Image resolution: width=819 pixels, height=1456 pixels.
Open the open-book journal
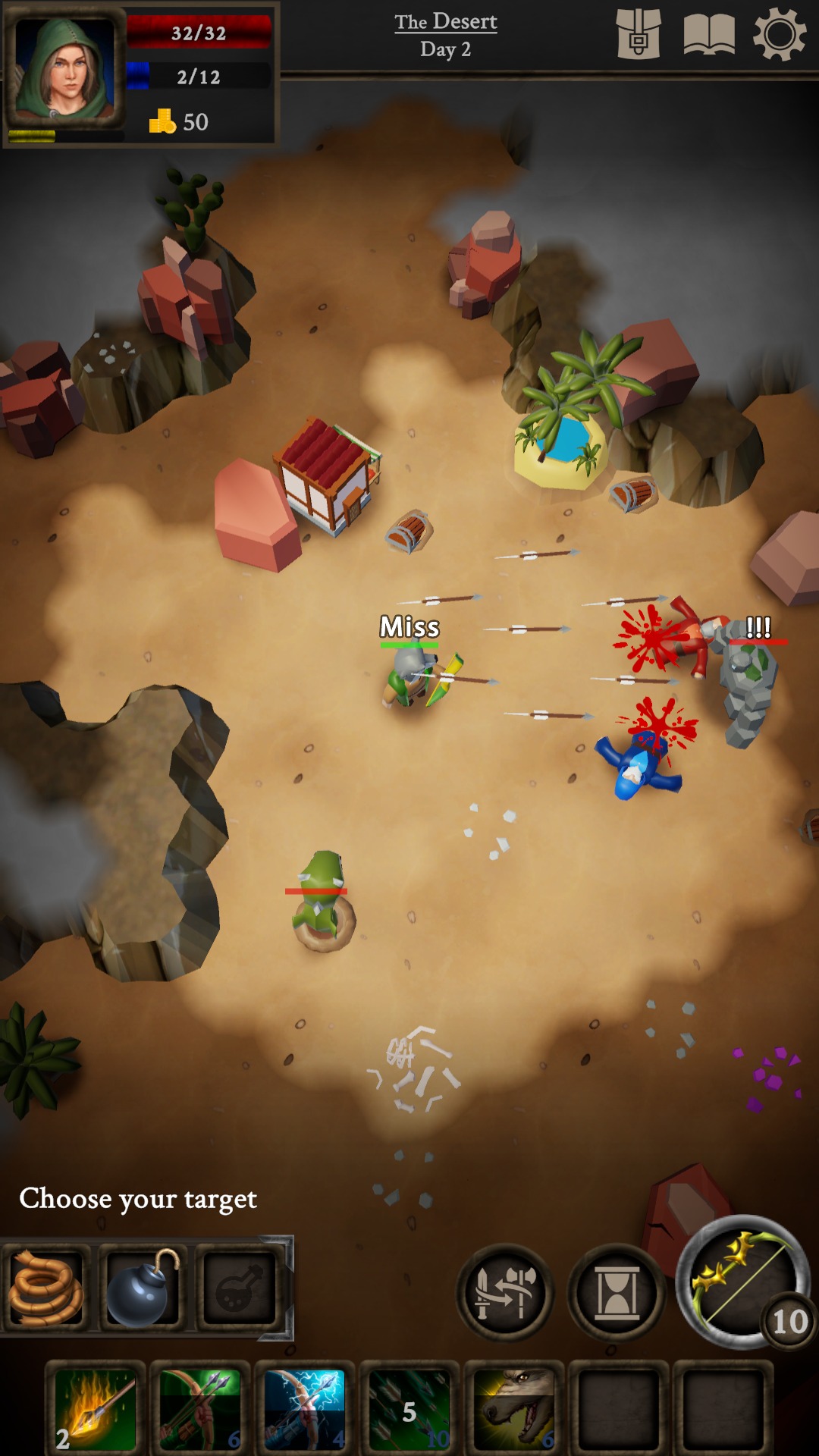pyautogui.click(x=709, y=36)
